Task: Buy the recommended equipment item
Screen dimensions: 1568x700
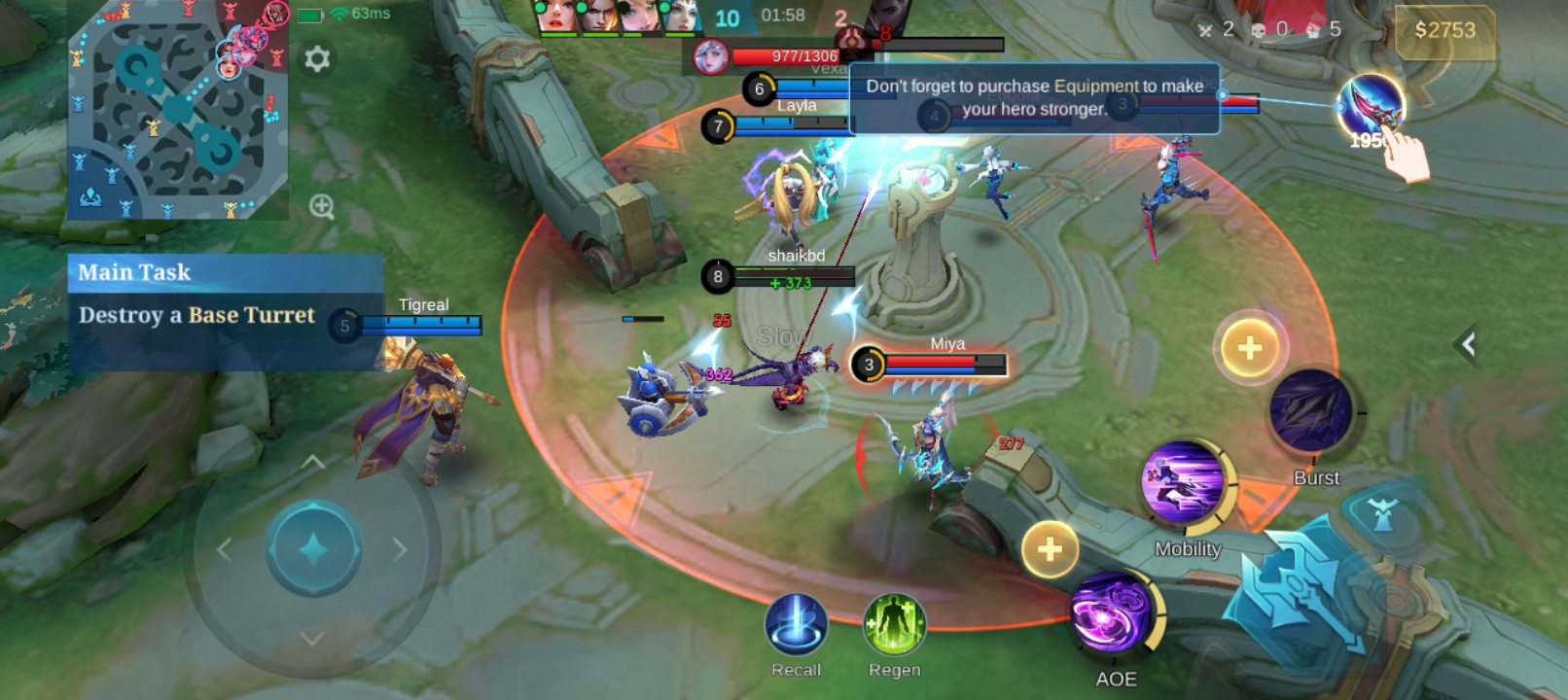Action: pyautogui.click(x=1371, y=107)
